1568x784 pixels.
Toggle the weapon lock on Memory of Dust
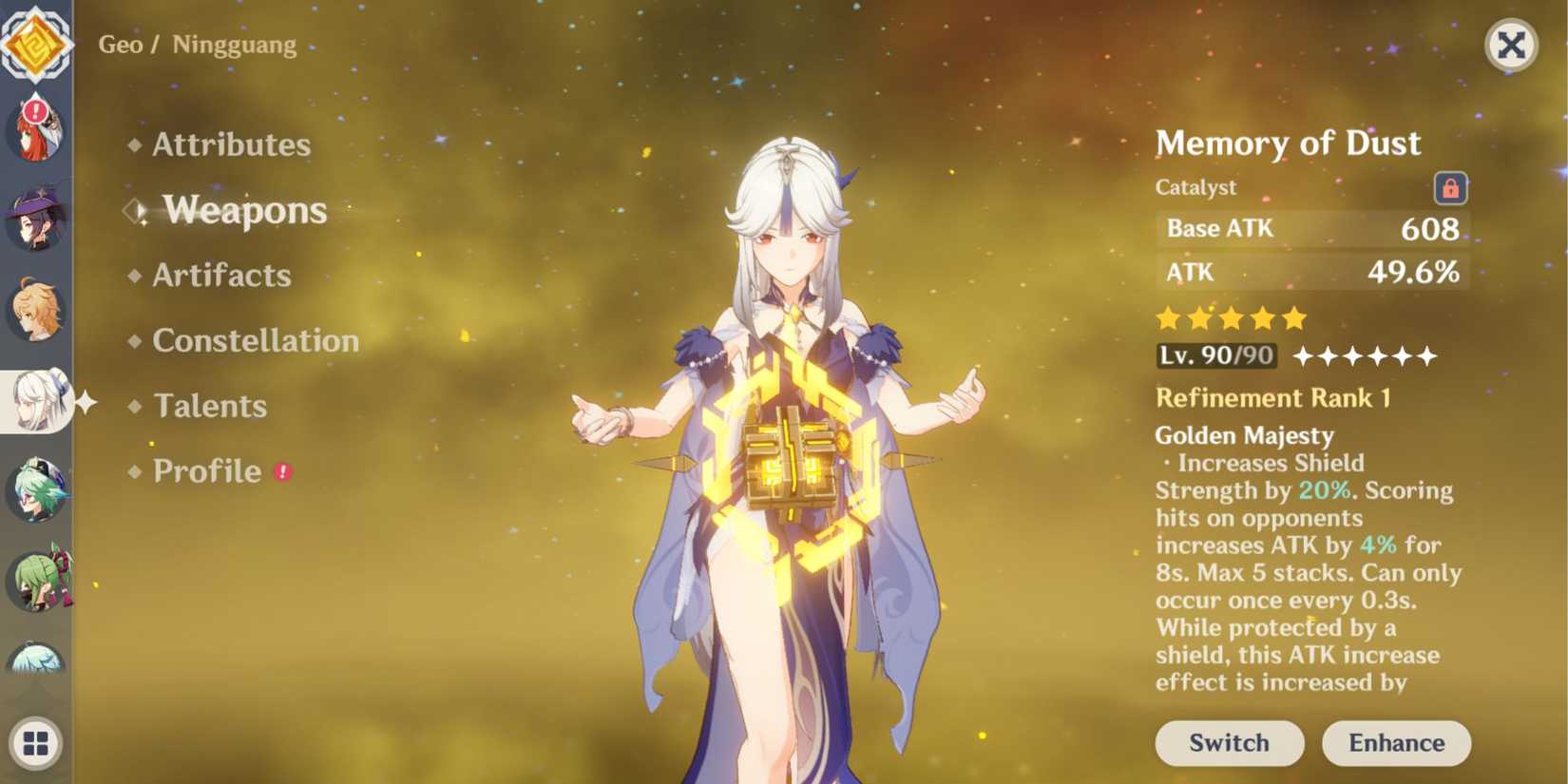click(1449, 188)
